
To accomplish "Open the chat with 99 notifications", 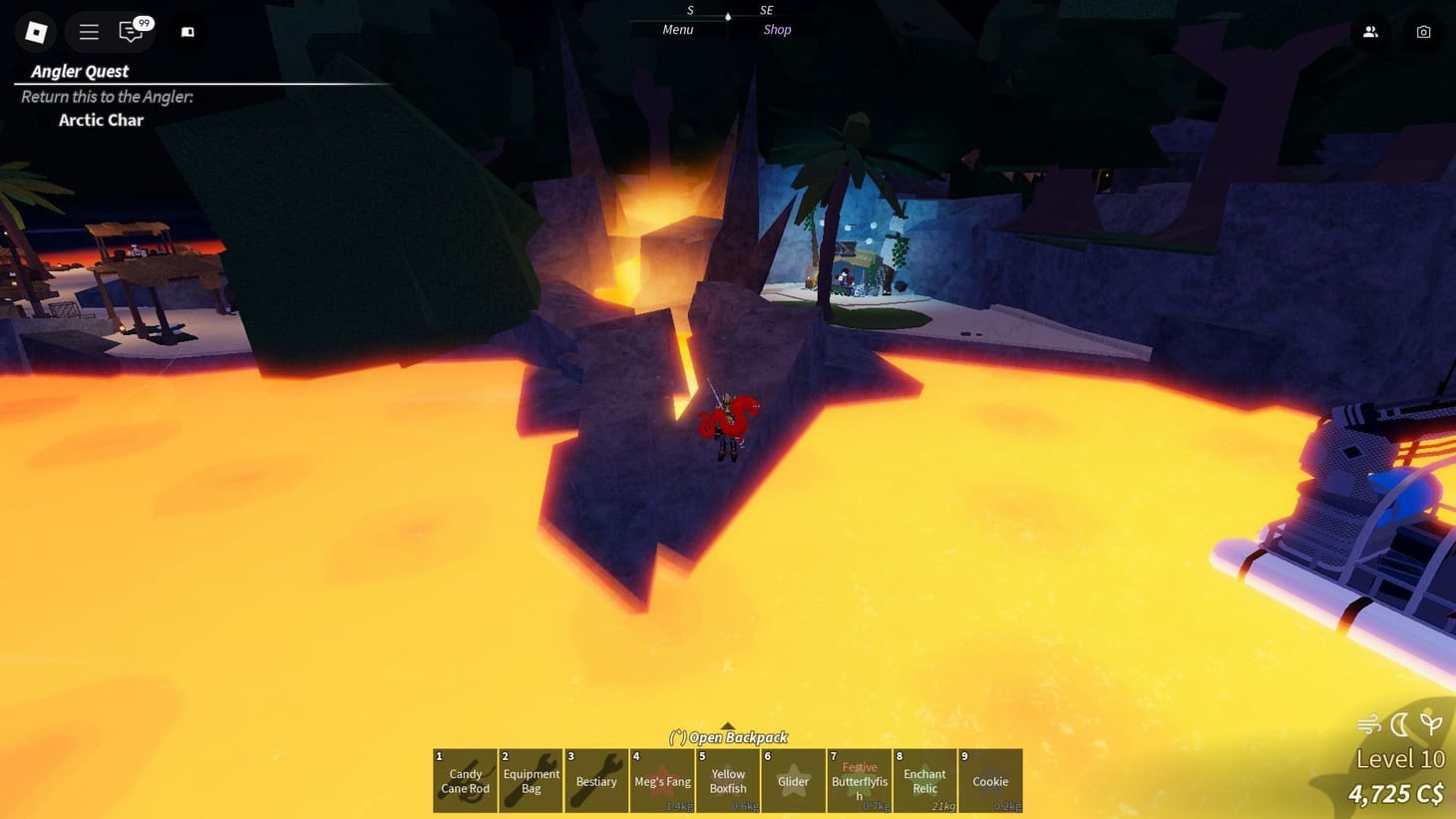I will point(131,31).
